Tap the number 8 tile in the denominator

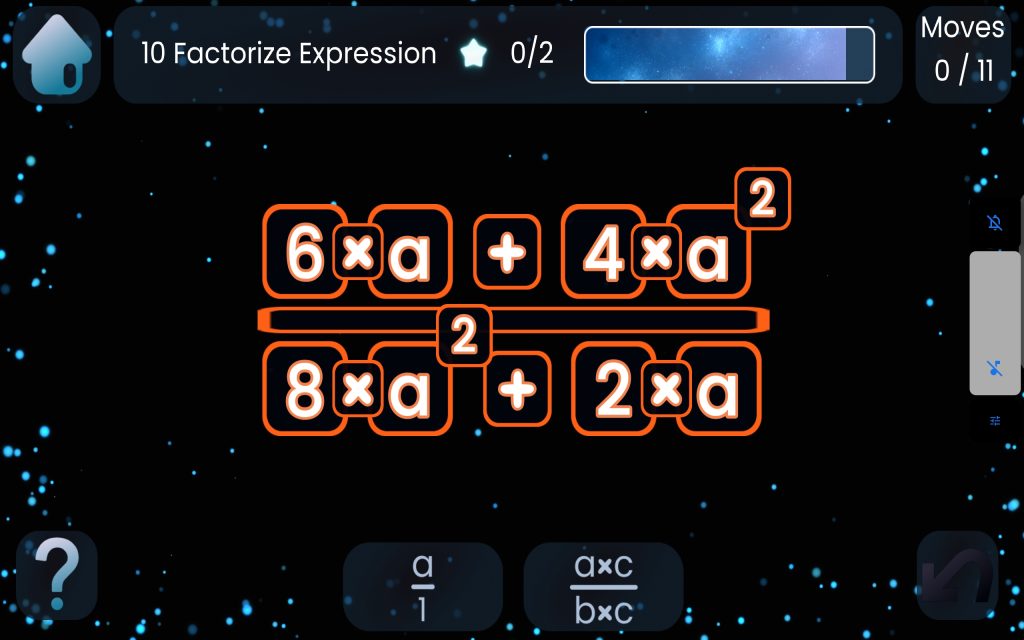[x=305, y=390]
